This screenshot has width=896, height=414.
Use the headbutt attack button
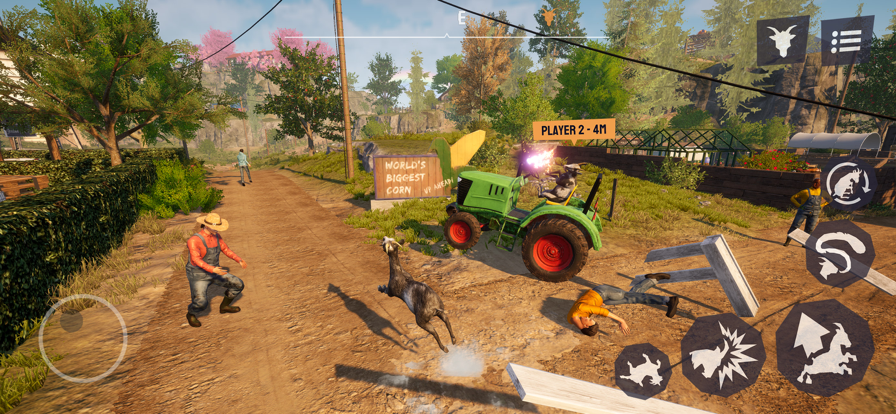722,354
